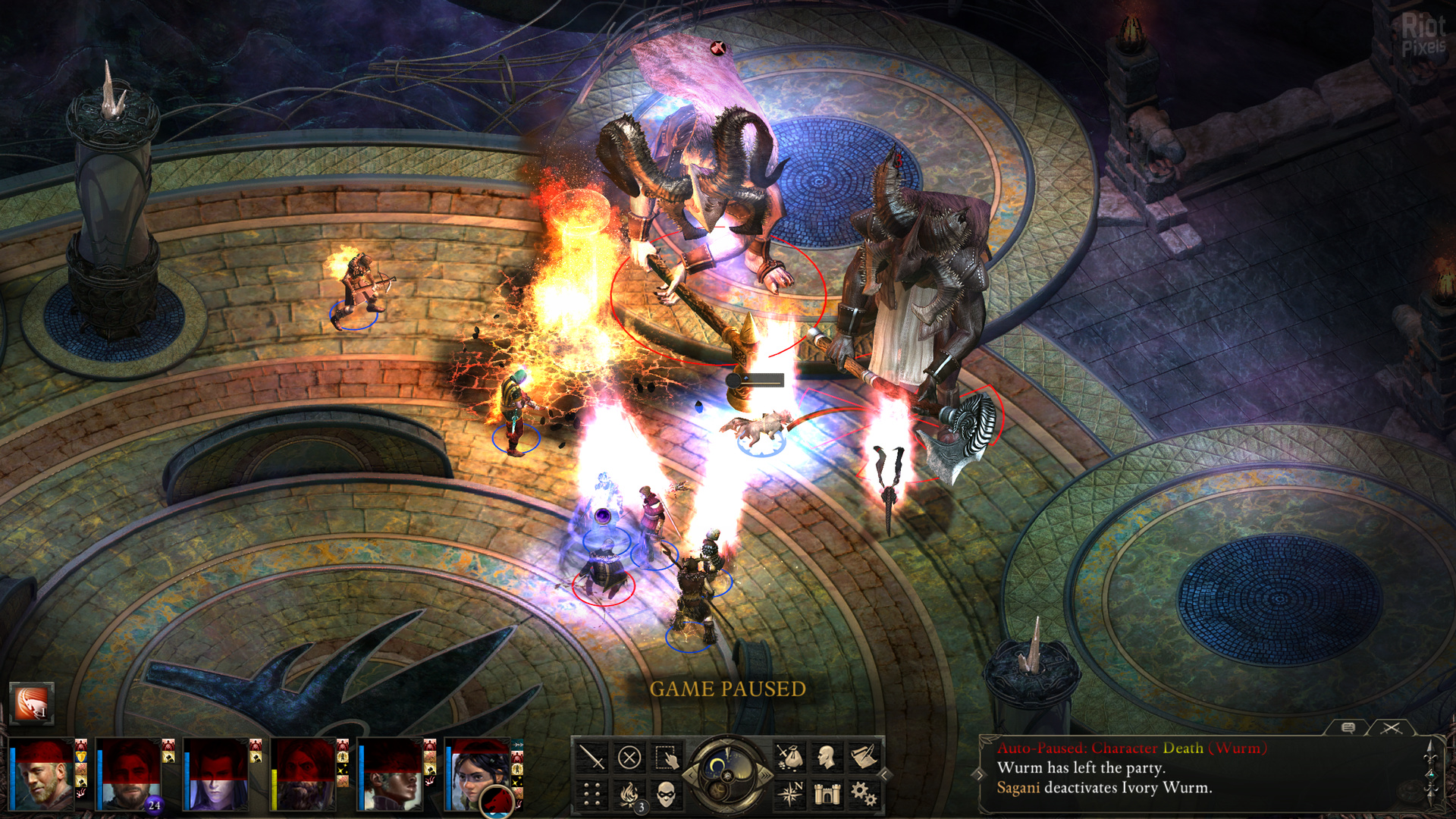Image resolution: width=1456 pixels, height=819 pixels.
Task: Open the party formation dots button
Action: 591,794
